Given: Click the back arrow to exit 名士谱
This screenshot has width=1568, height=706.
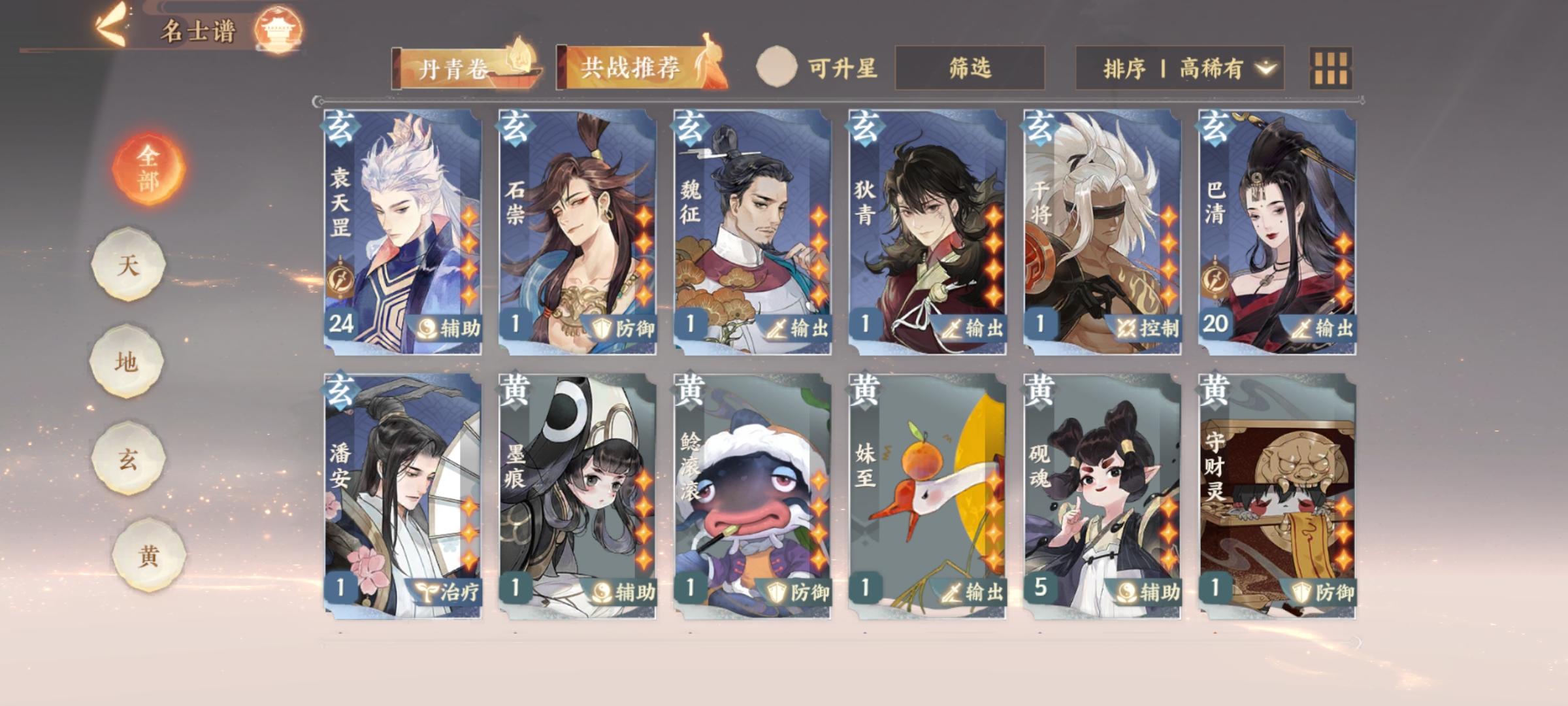Looking at the screenshot, I should coord(112,24).
